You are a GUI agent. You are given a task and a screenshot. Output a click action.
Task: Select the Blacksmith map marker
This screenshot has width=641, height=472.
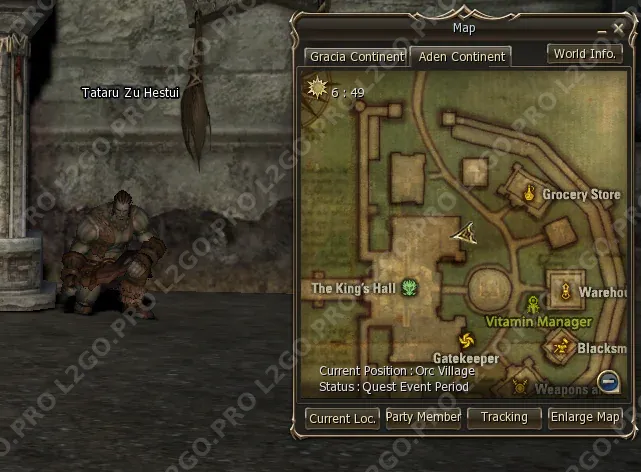click(561, 347)
